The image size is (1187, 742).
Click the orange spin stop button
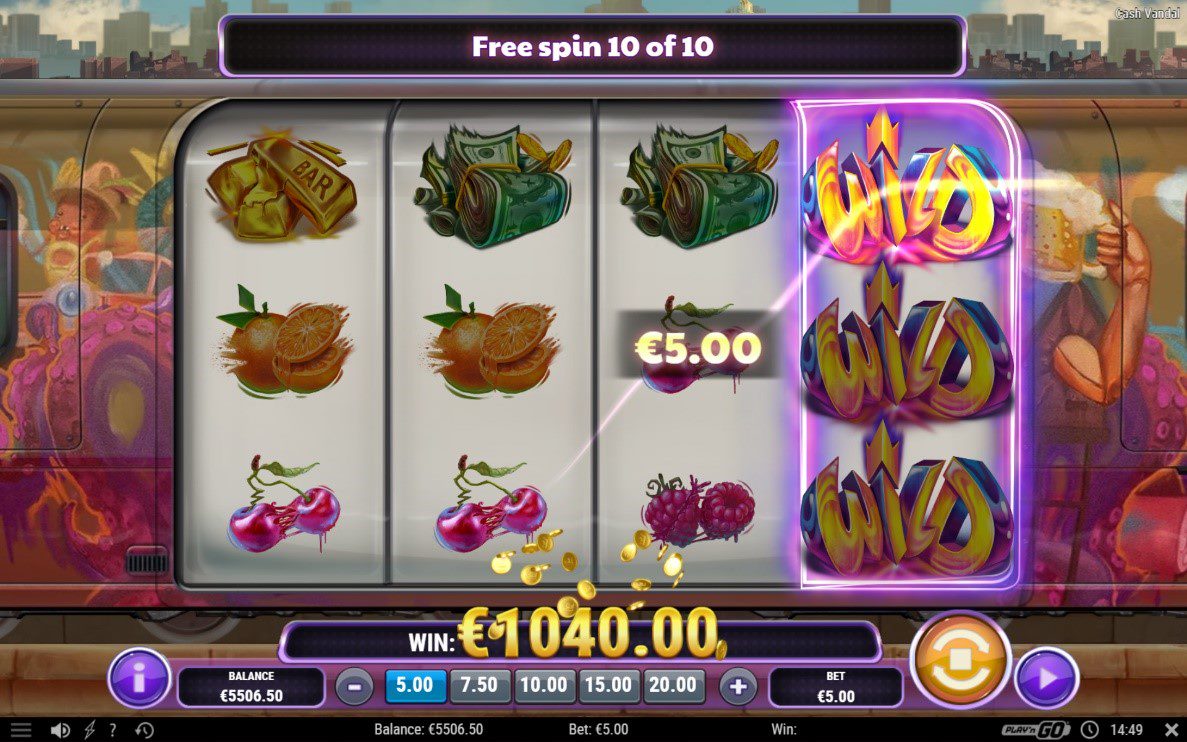point(960,661)
